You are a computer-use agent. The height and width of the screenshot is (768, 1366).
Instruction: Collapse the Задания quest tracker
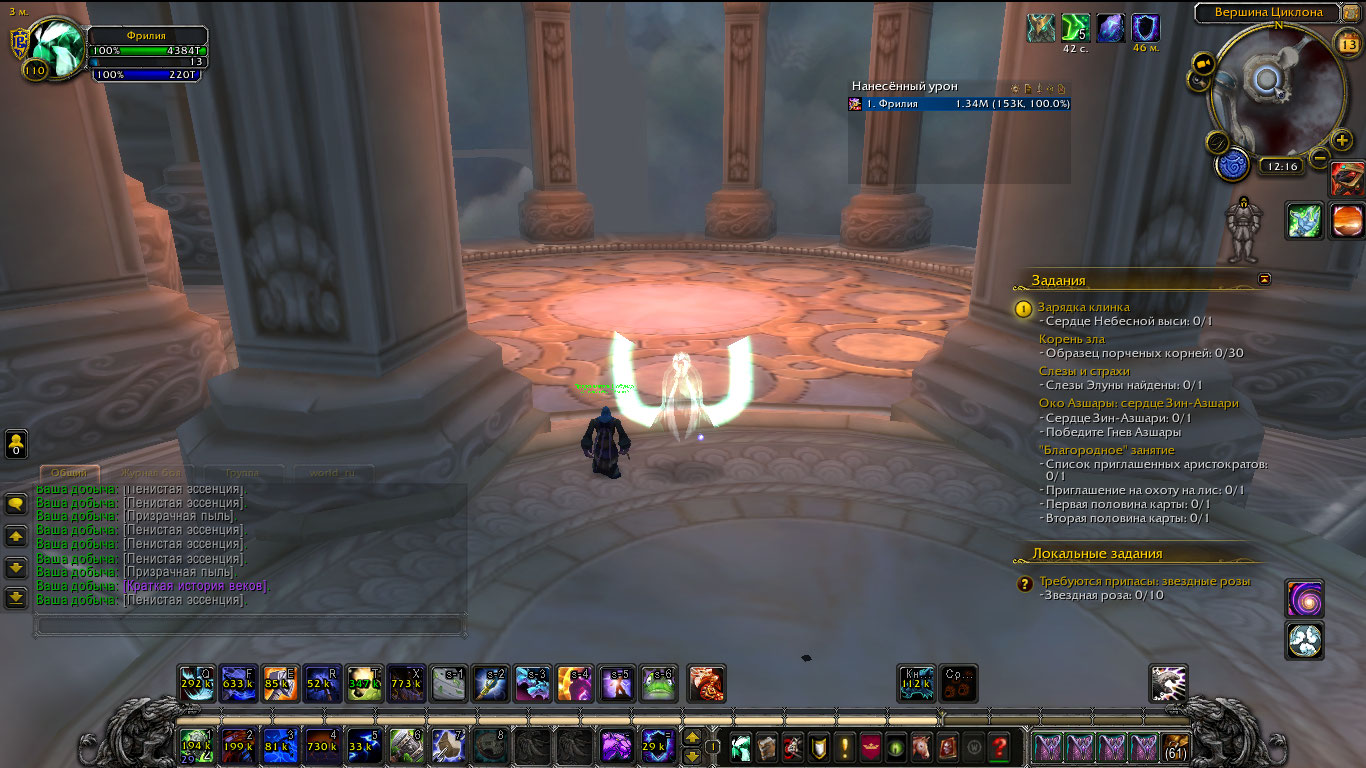[1264, 279]
